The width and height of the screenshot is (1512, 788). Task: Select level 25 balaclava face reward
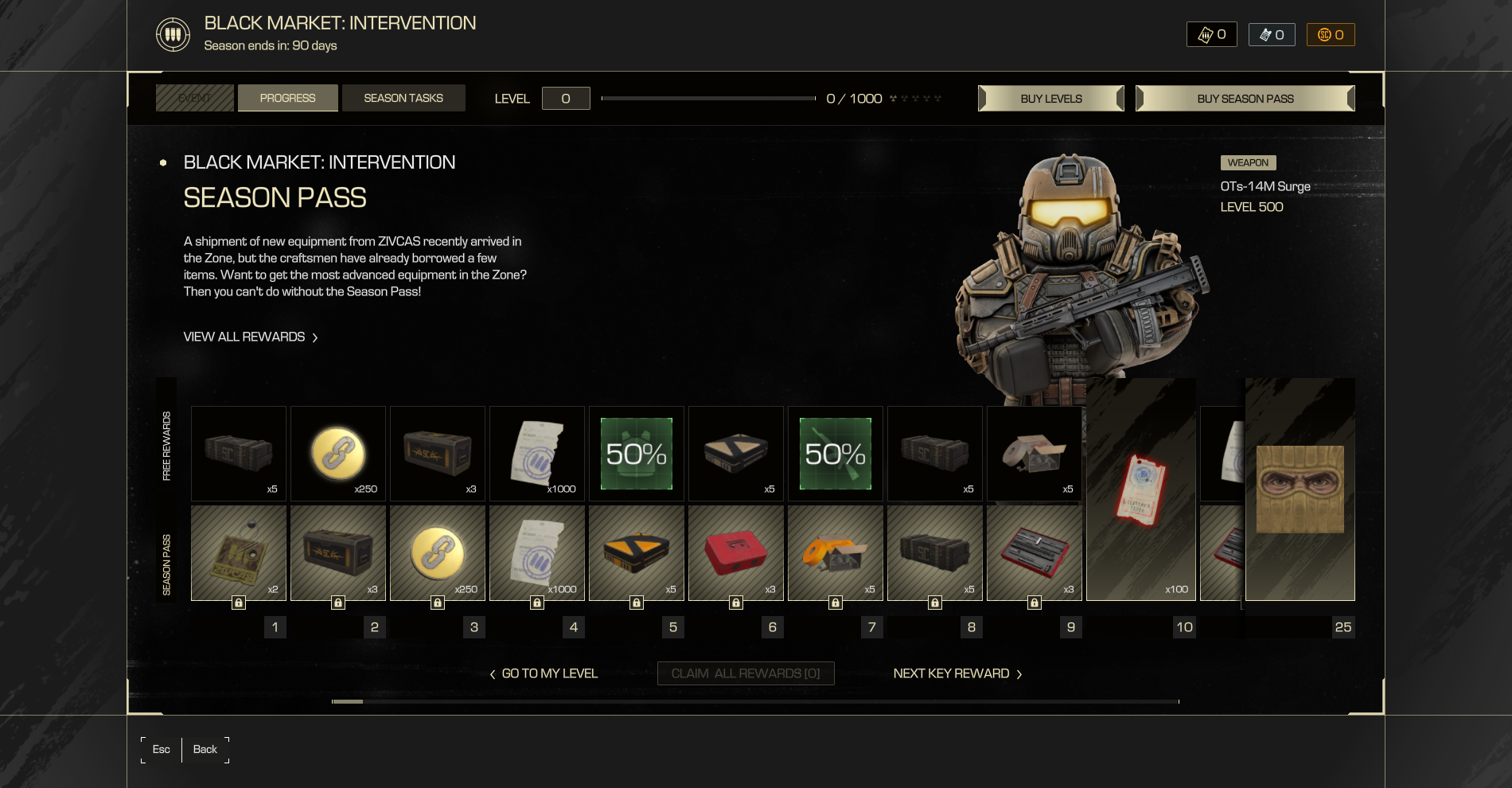coord(1300,490)
